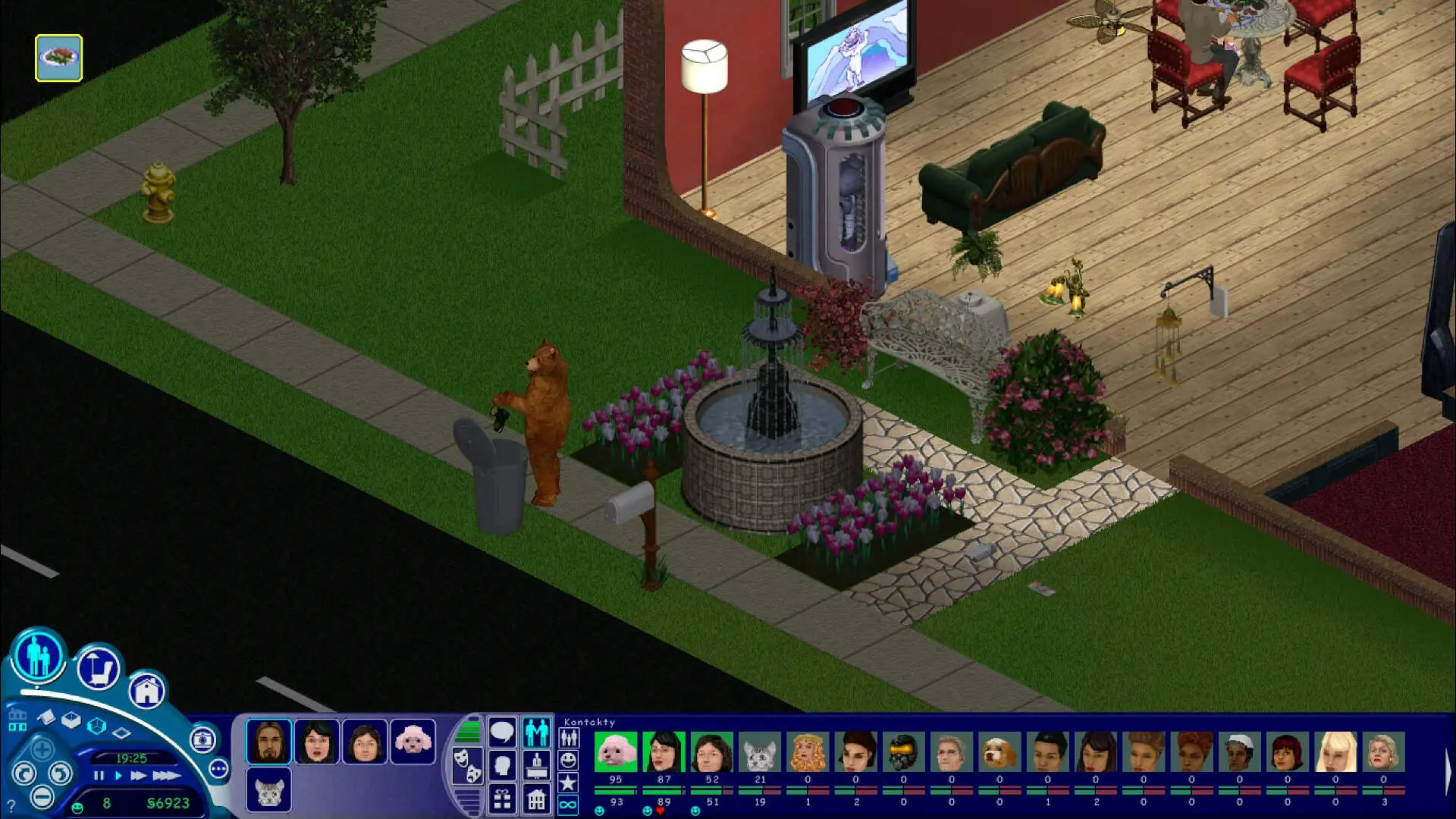1456x819 pixels.
Task: Select the helmeted contact in Kontakty
Action: click(903, 752)
